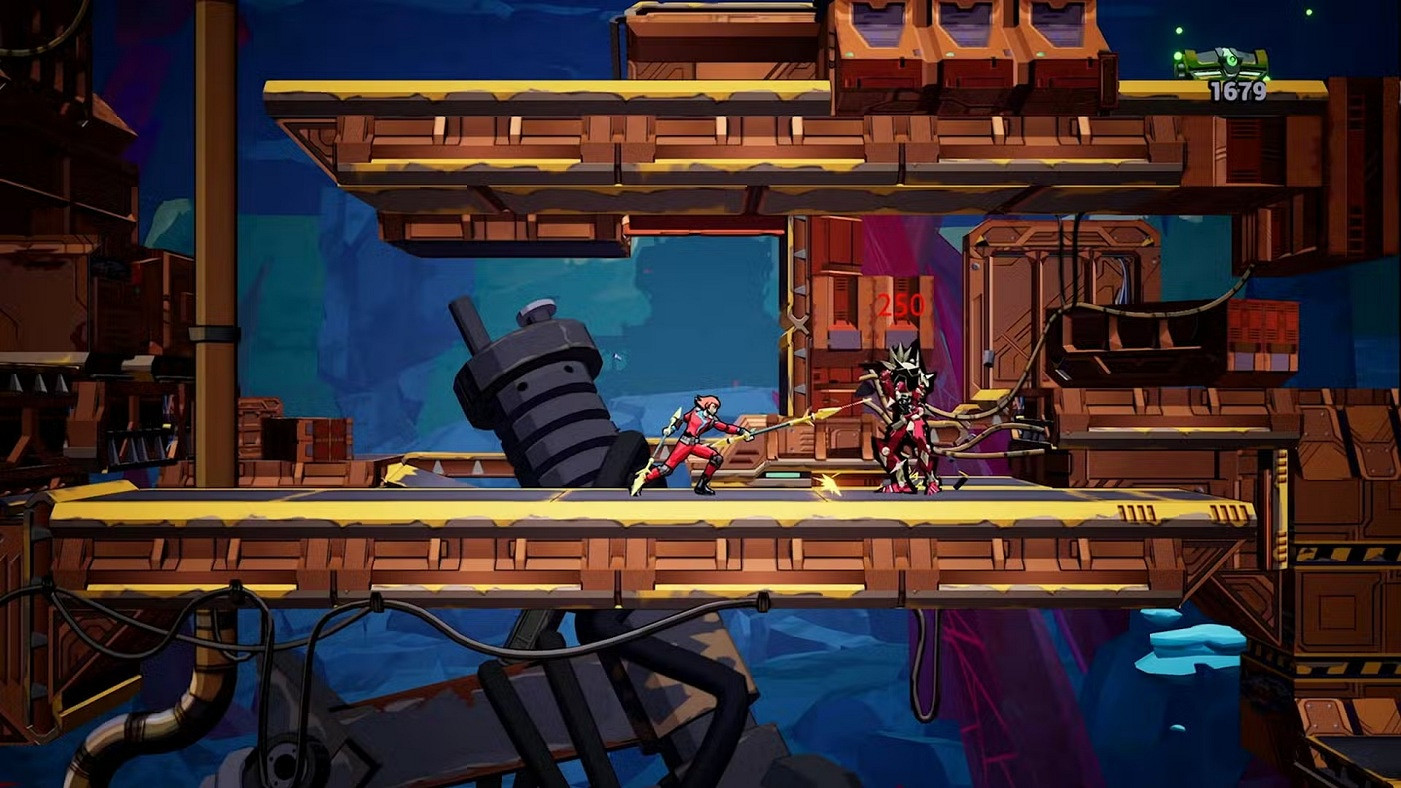Select the small floating green particle top right

[1308, 12]
